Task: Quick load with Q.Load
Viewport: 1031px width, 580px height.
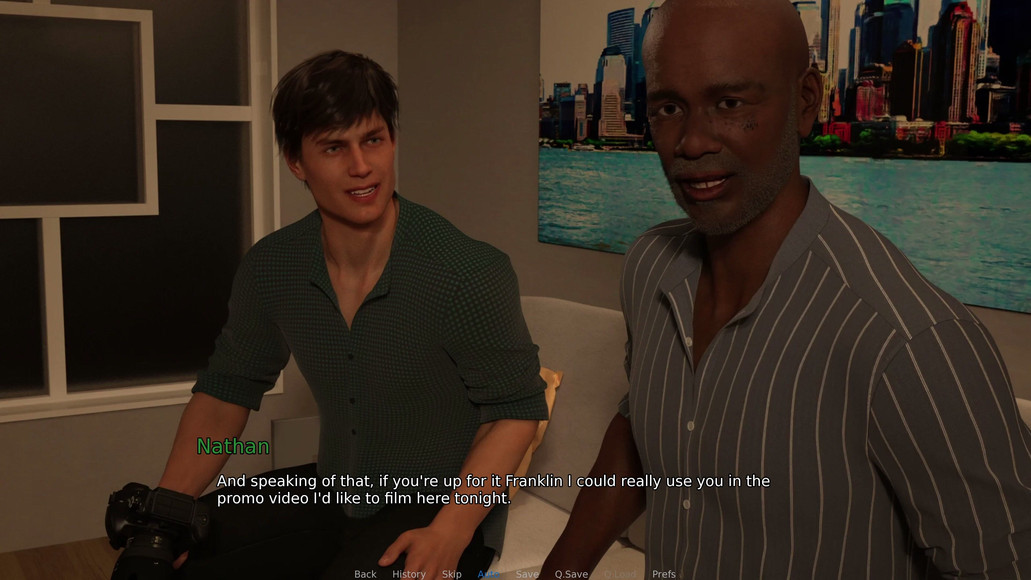Action: coord(619,574)
